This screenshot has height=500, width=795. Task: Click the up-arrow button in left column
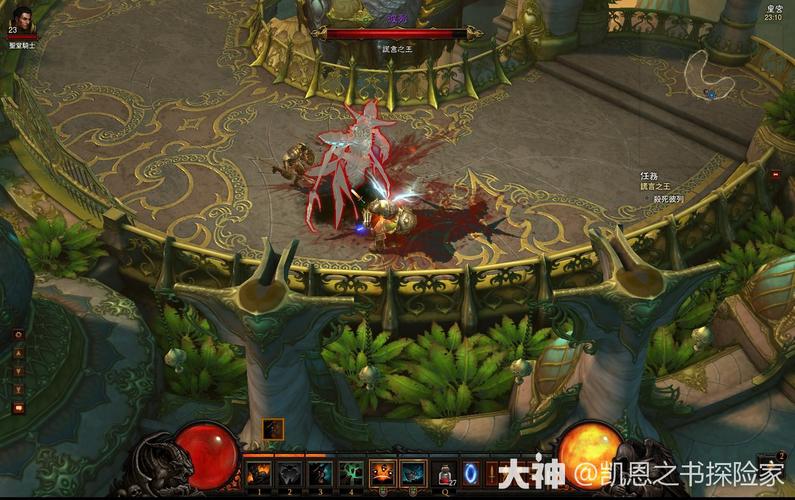pyautogui.click(x=18, y=352)
